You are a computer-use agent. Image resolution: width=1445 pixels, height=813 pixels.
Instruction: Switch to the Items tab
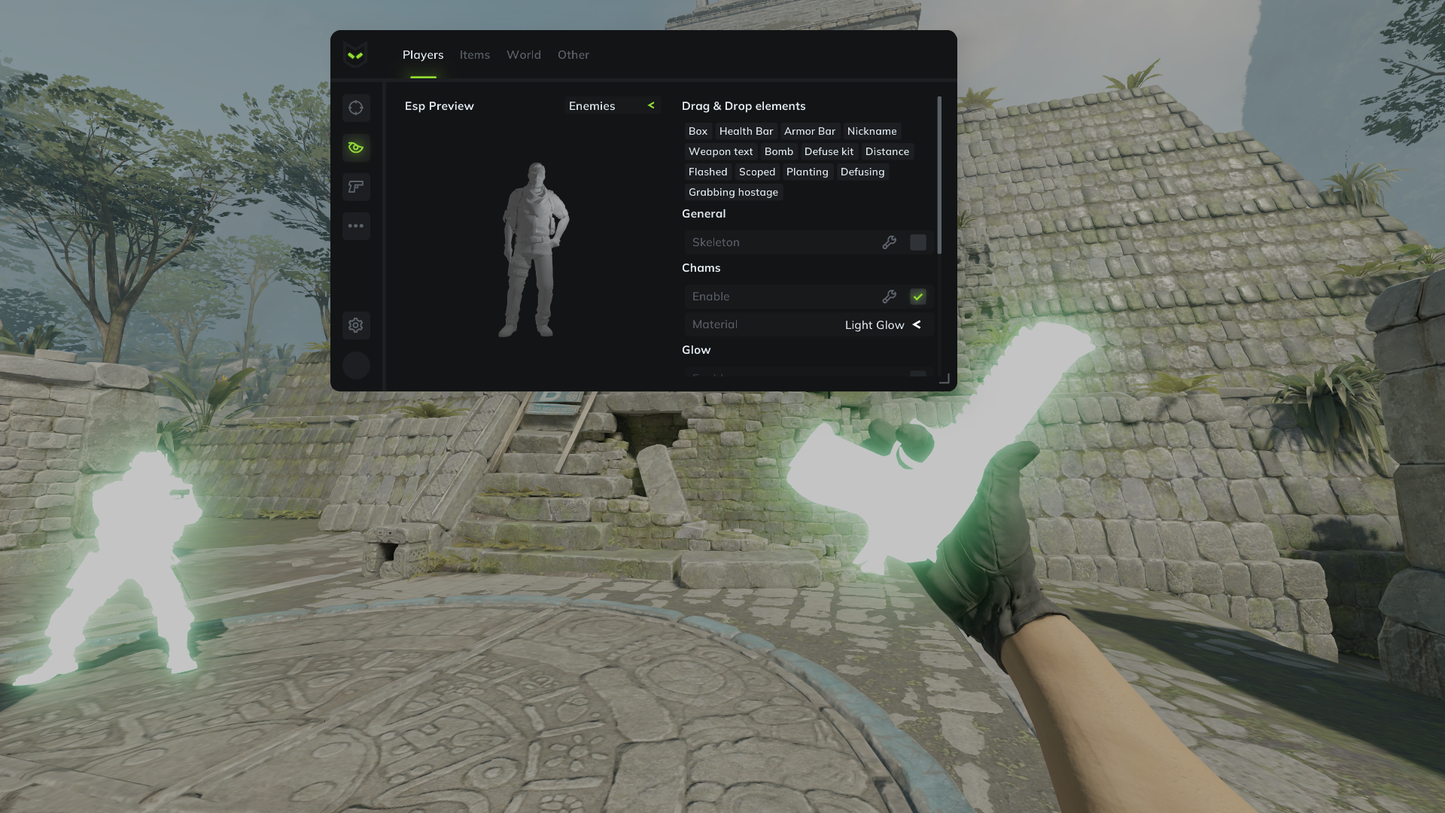pyautogui.click(x=474, y=54)
